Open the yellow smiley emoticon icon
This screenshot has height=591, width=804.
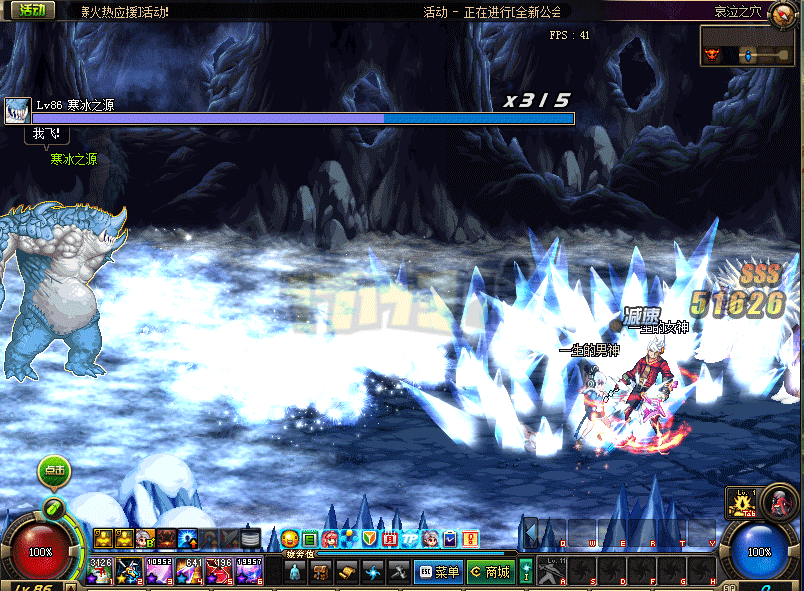(x=289, y=539)
